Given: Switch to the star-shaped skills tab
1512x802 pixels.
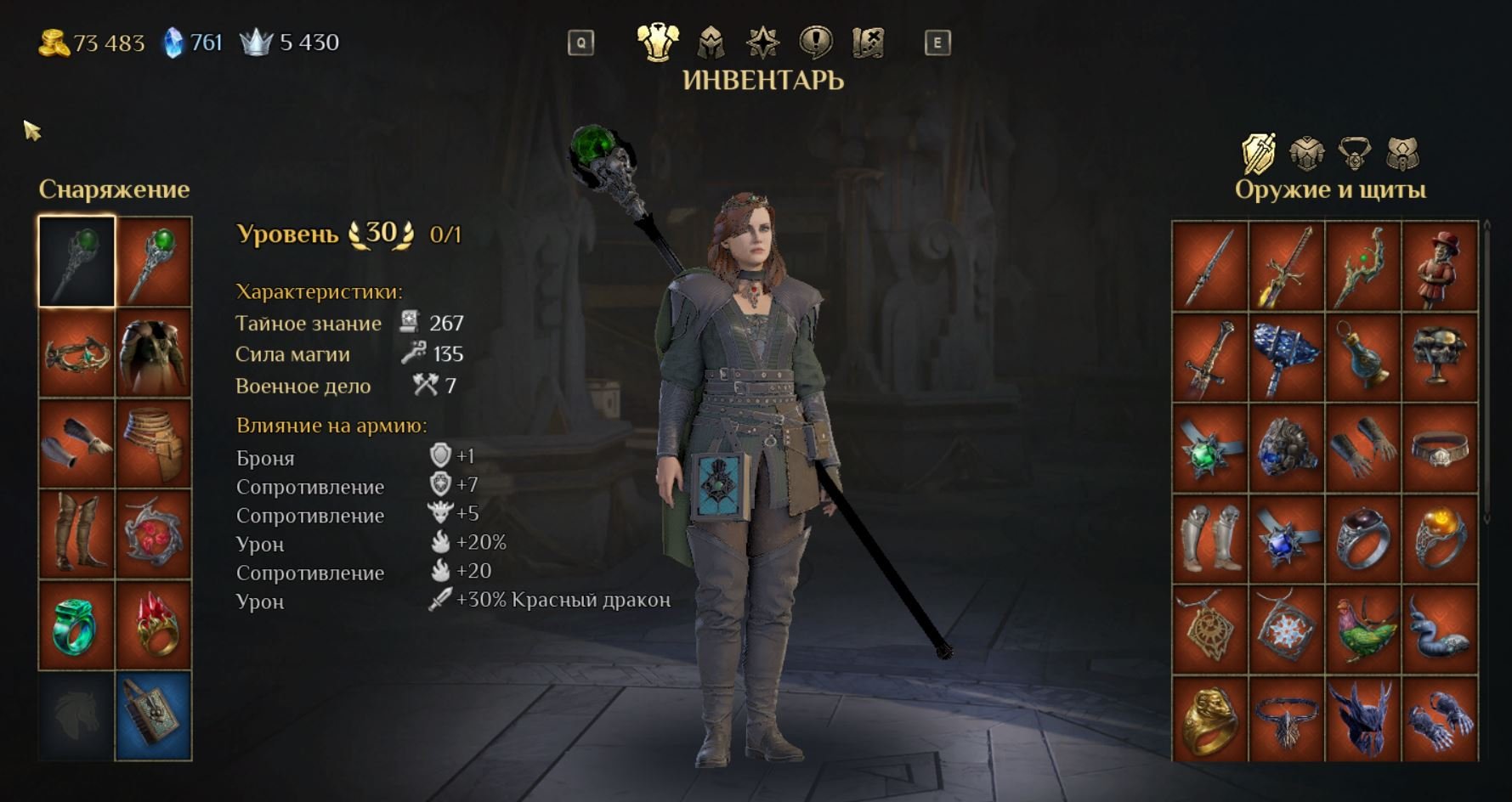Looking at the screenshot, I should click(x=762, y=42).
